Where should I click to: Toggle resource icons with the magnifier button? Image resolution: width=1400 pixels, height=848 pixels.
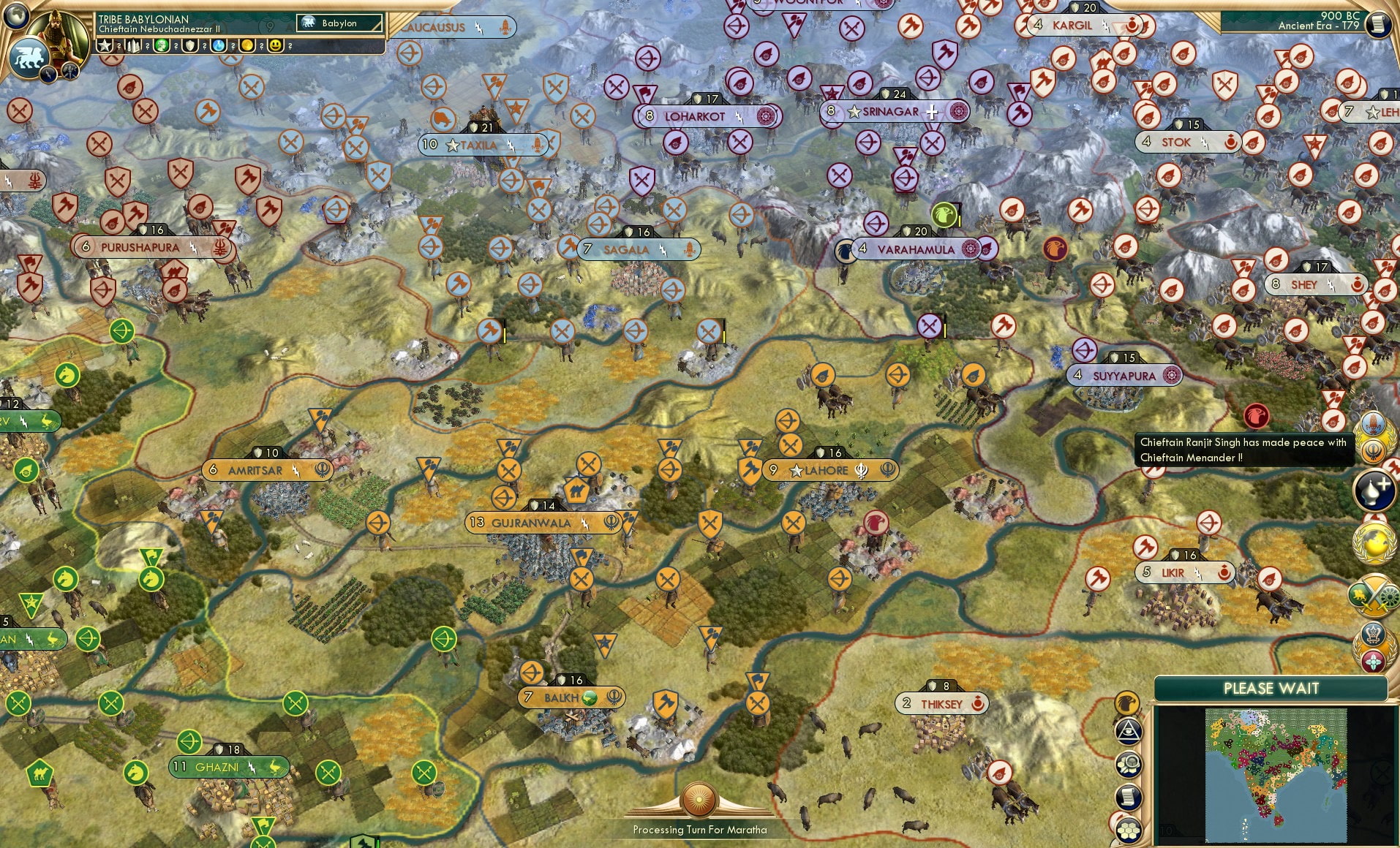1128,763
